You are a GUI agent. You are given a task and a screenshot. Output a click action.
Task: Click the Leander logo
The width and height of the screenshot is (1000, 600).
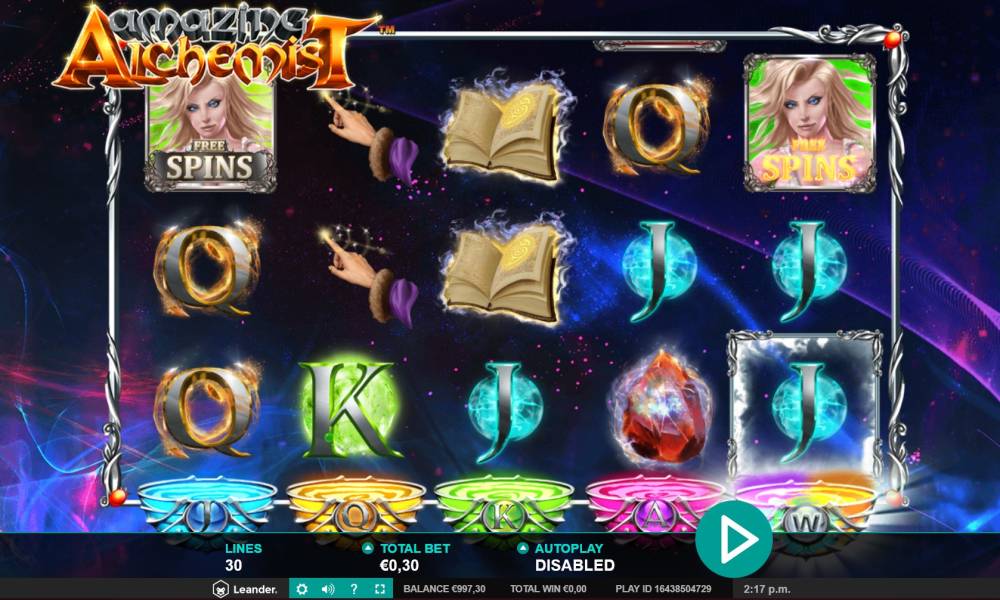tap(245, 589)
